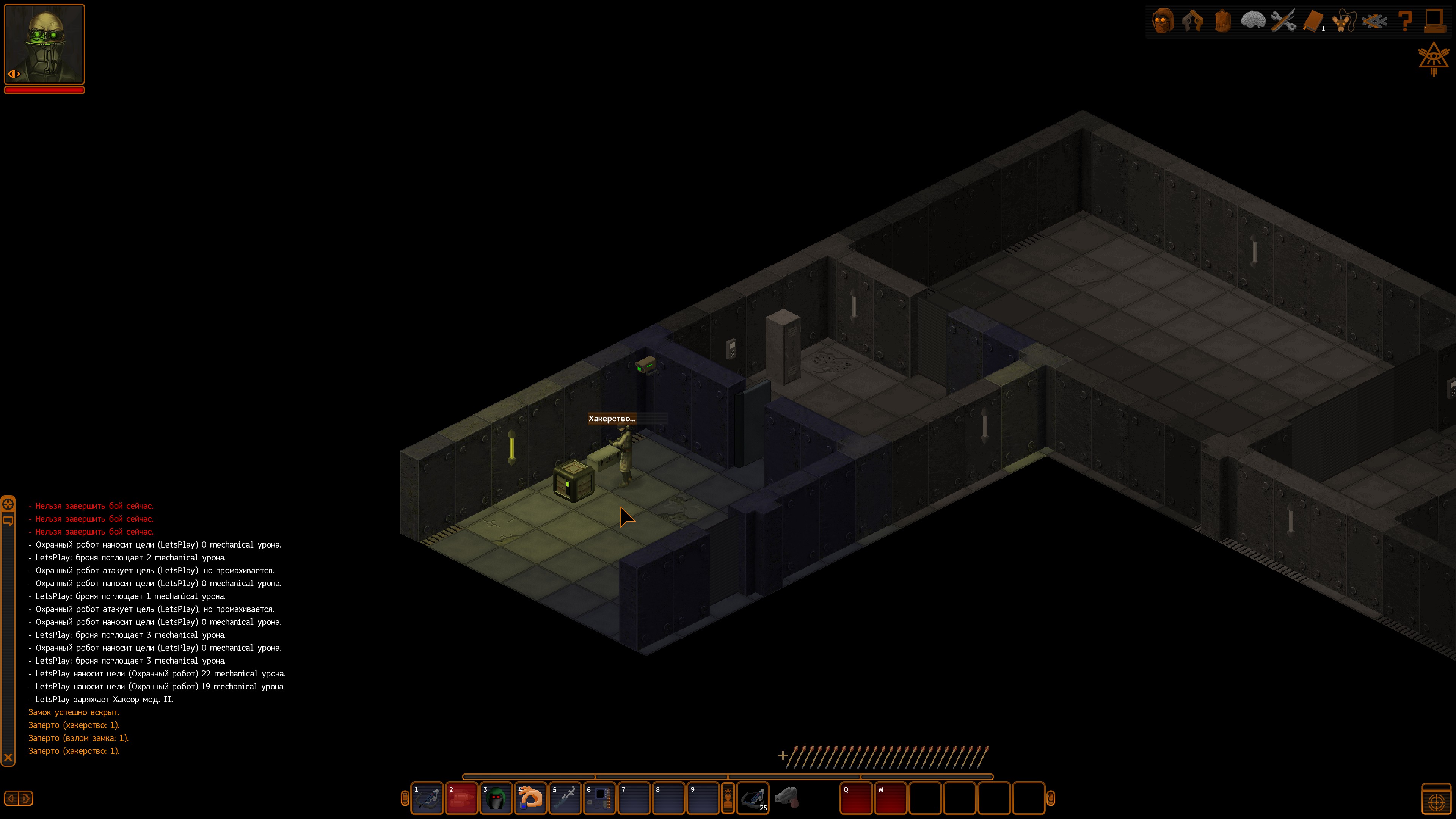This screenshot has width=1456, height=819.
Task: Use the hand pickpocket ability slot 4
Action: point(530,798)
